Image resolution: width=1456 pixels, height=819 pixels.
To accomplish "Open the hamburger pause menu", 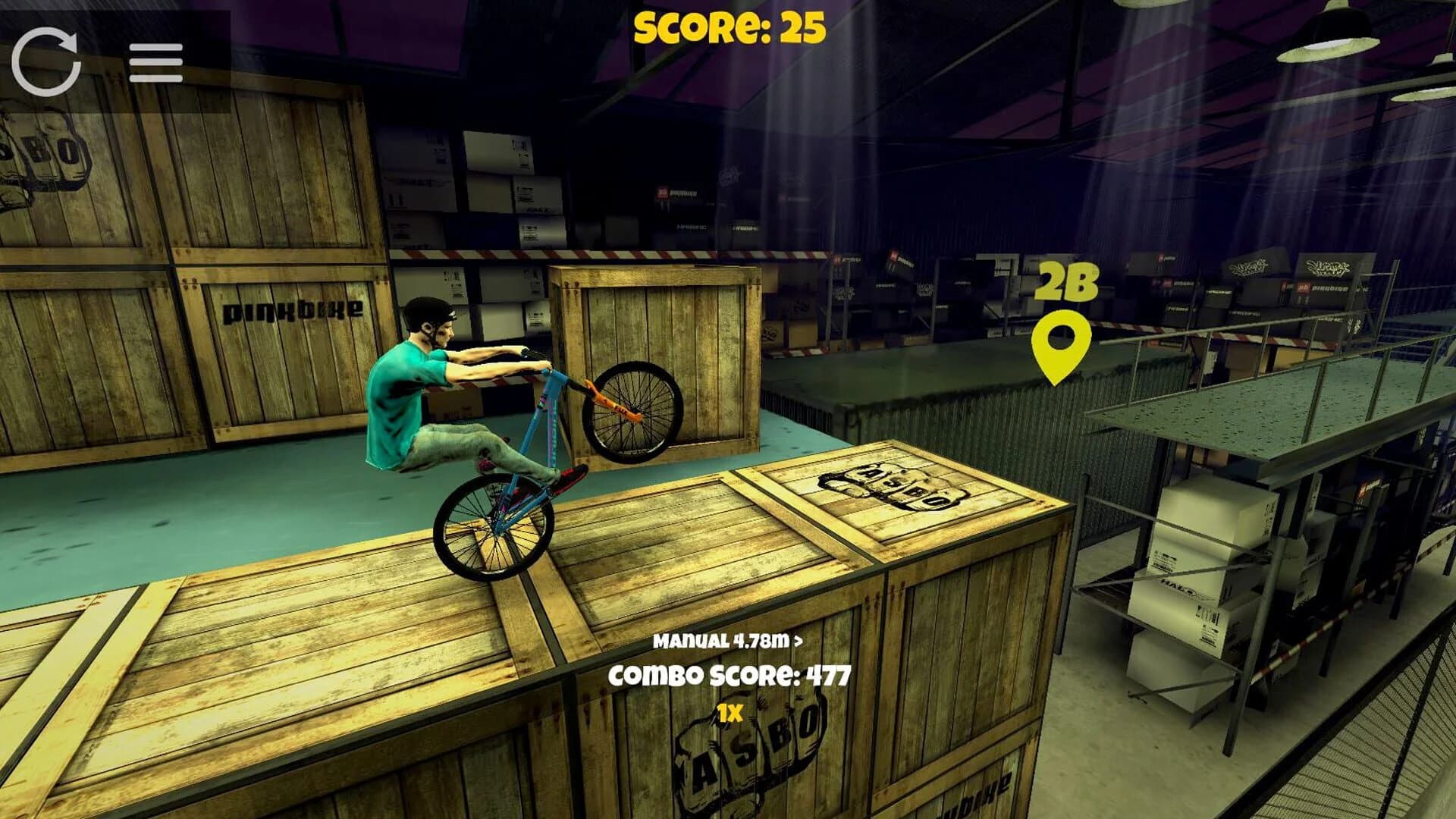I will point(155,62).
